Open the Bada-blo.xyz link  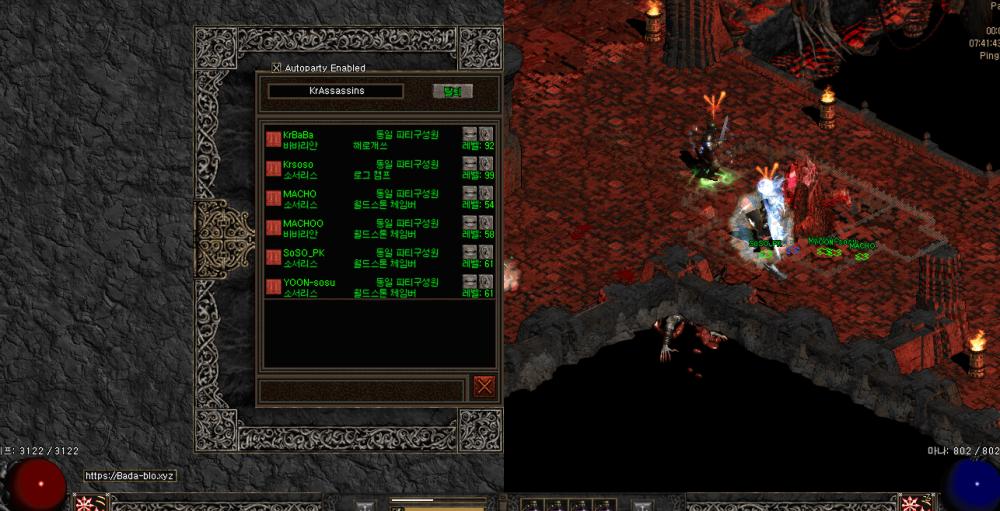coord(130,476)
